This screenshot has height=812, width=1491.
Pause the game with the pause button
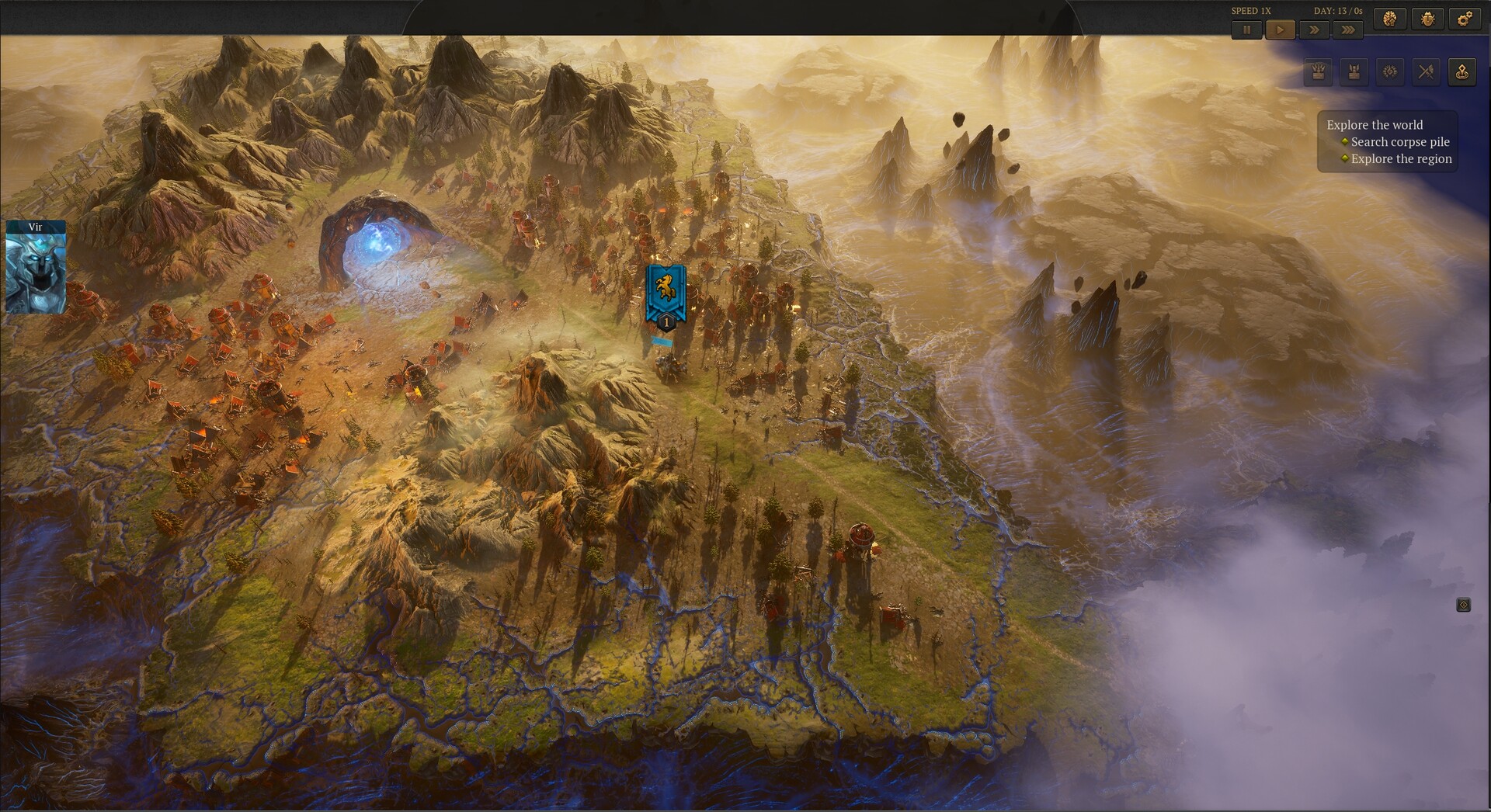[1247, 29]
